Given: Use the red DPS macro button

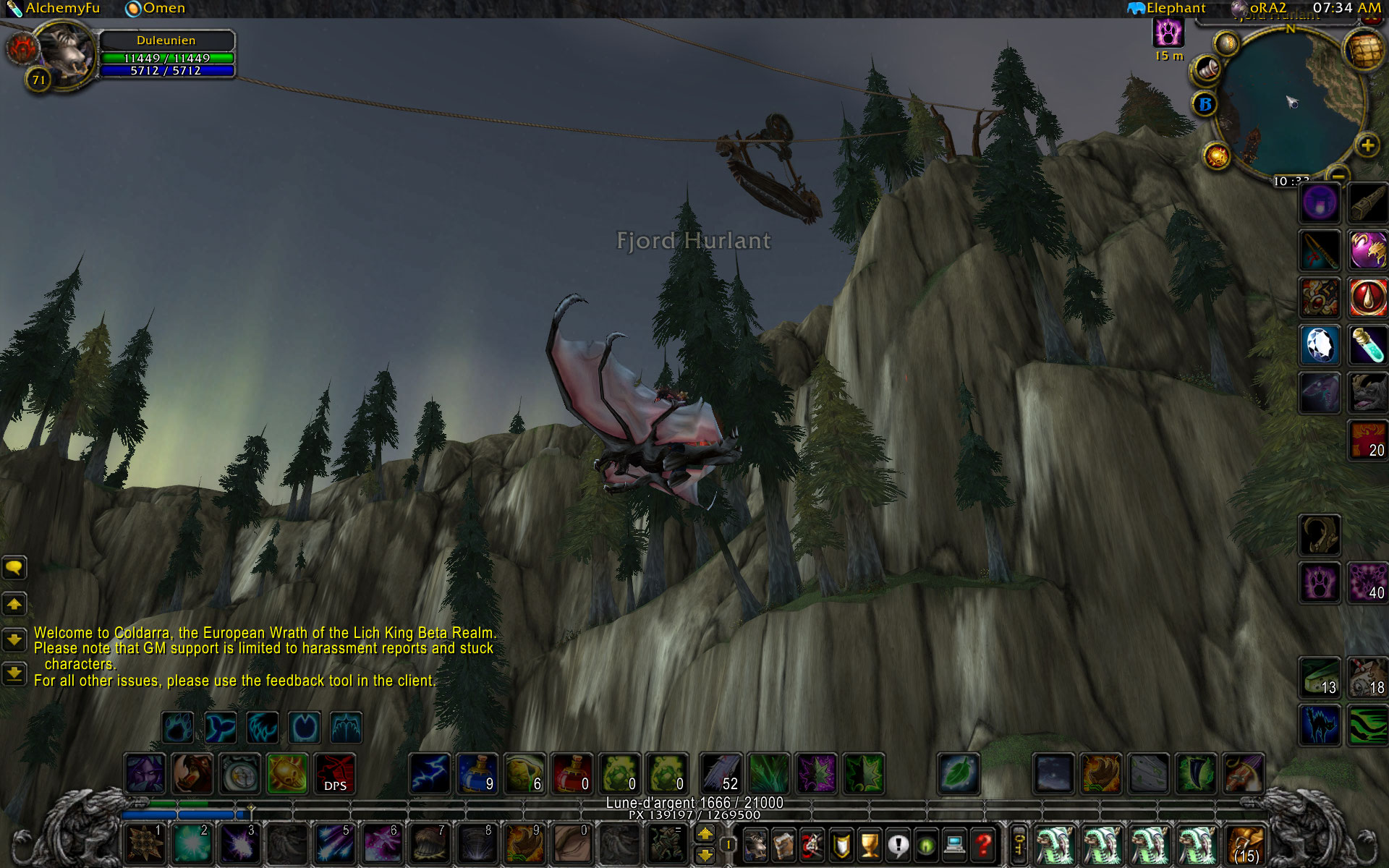Looking at the screenshot, I should point(334,774).
